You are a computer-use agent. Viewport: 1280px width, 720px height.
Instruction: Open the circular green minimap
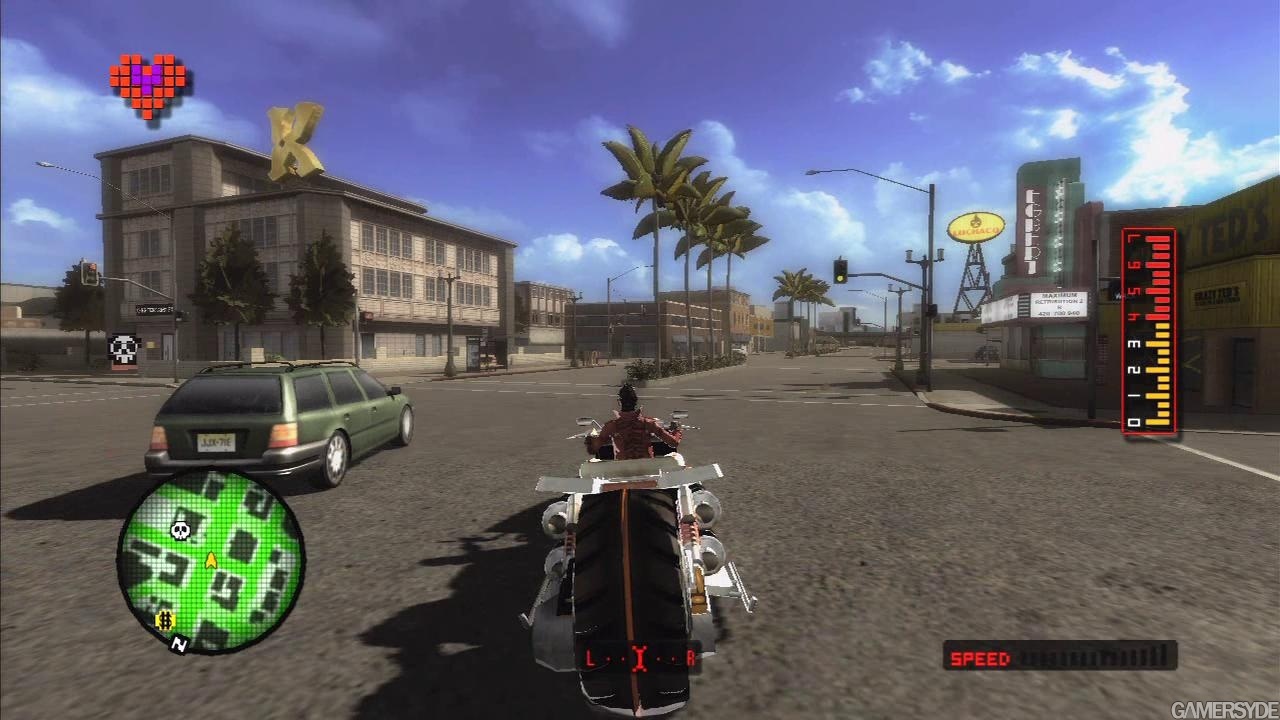click(210, 562)
